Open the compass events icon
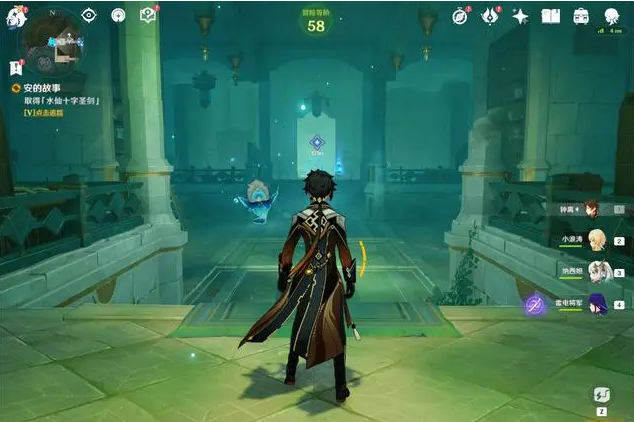The width and height of the screenshot is (634, 422). (x=460, y=15)
